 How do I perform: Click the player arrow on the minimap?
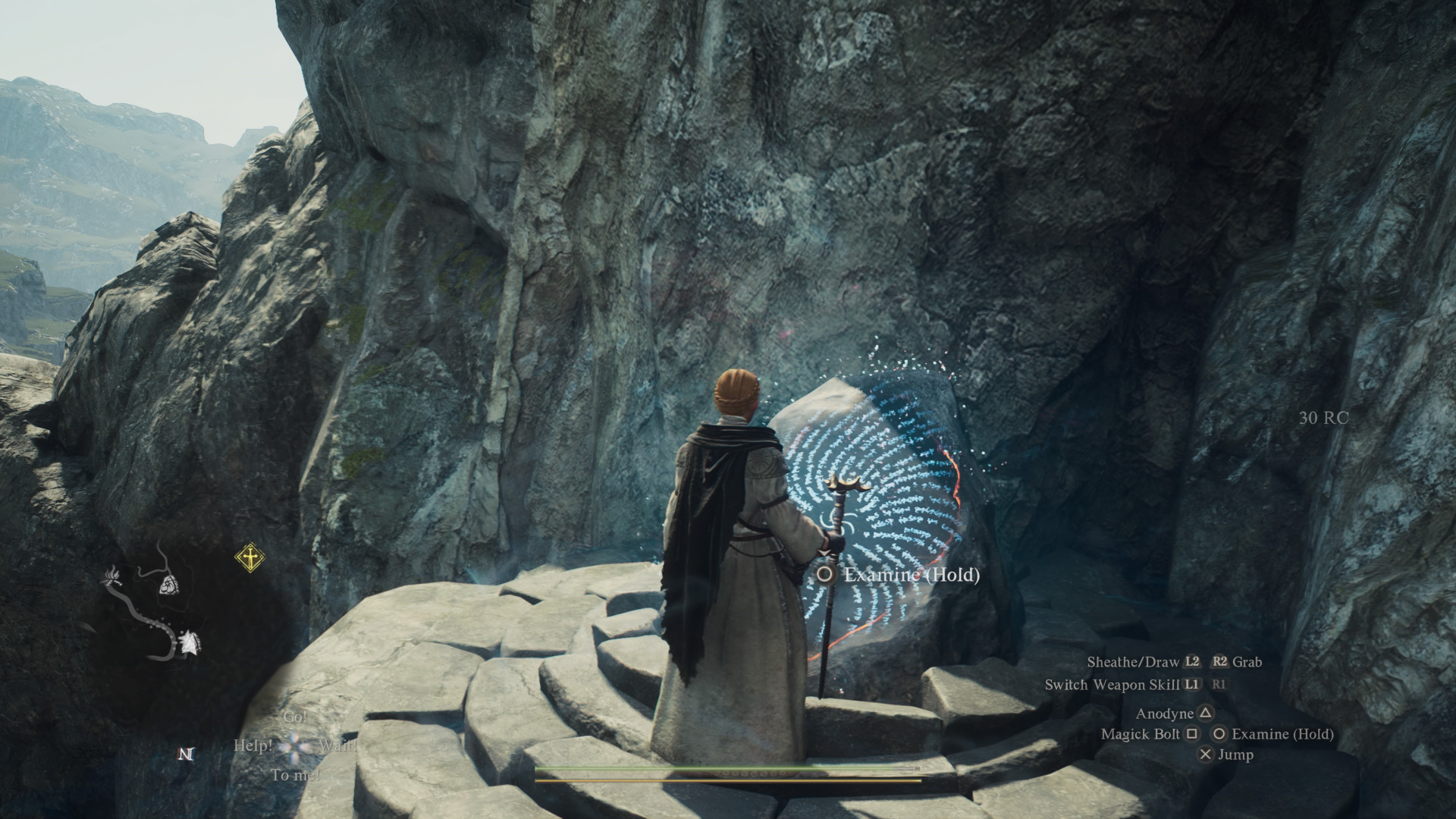pos(188,643)
